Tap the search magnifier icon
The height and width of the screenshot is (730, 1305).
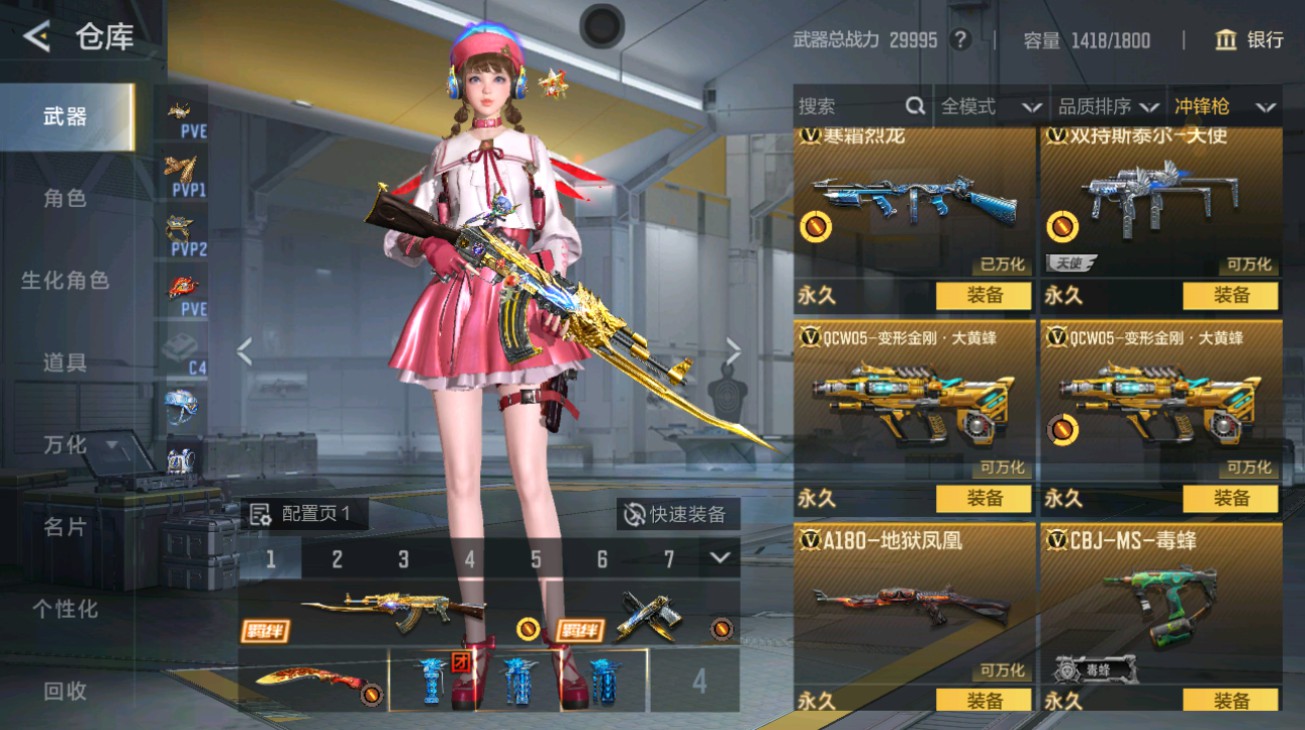[x=915, y=105]
